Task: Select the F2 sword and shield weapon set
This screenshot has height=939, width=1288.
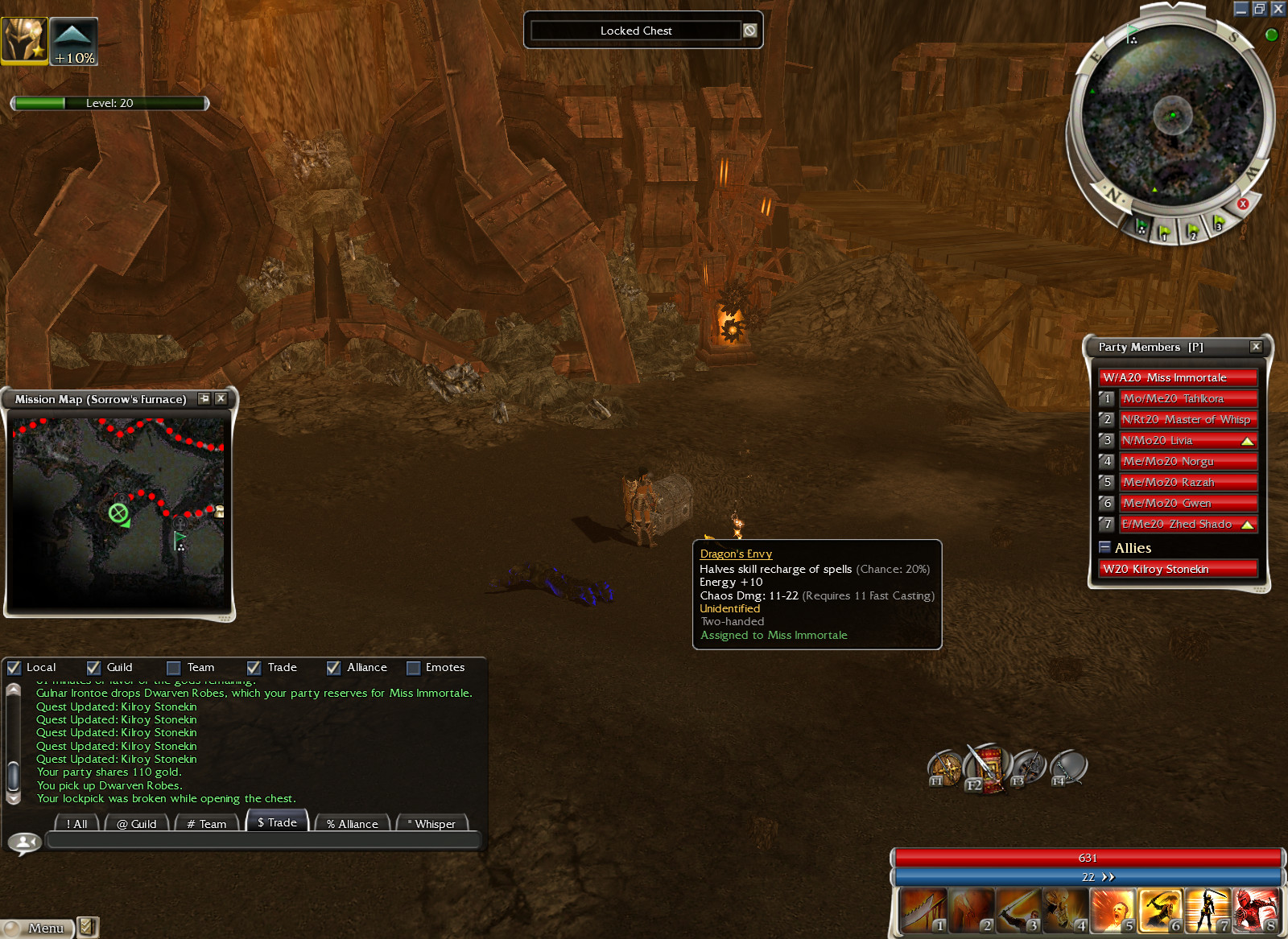Action: pos(987,767)
